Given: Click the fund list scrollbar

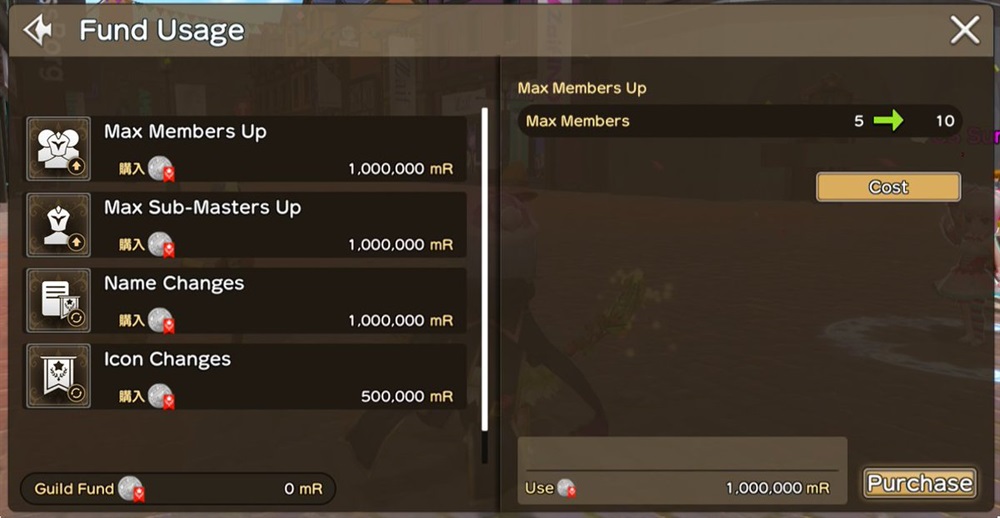Looking at the screenshot, I should pos(485,270).
